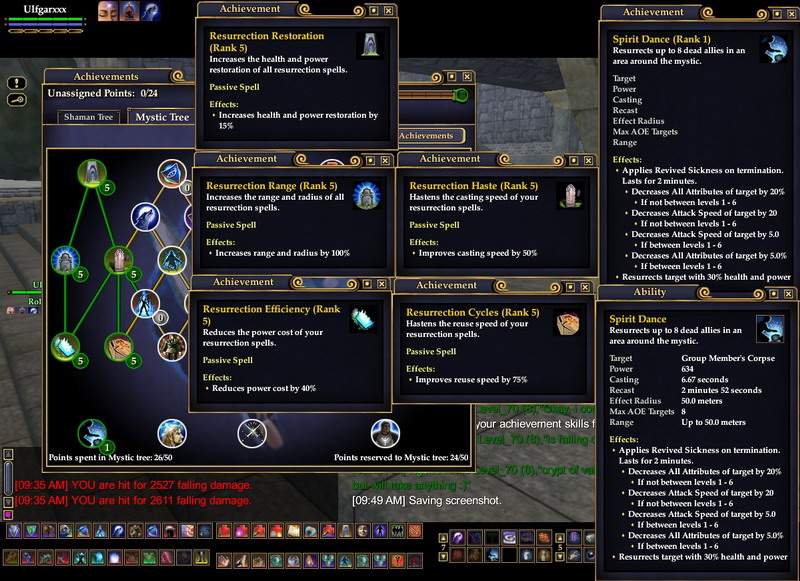This screenshot has height=581, width=800.
Task: Select the Spirit Dance node with rank 1
Action: 94,433
